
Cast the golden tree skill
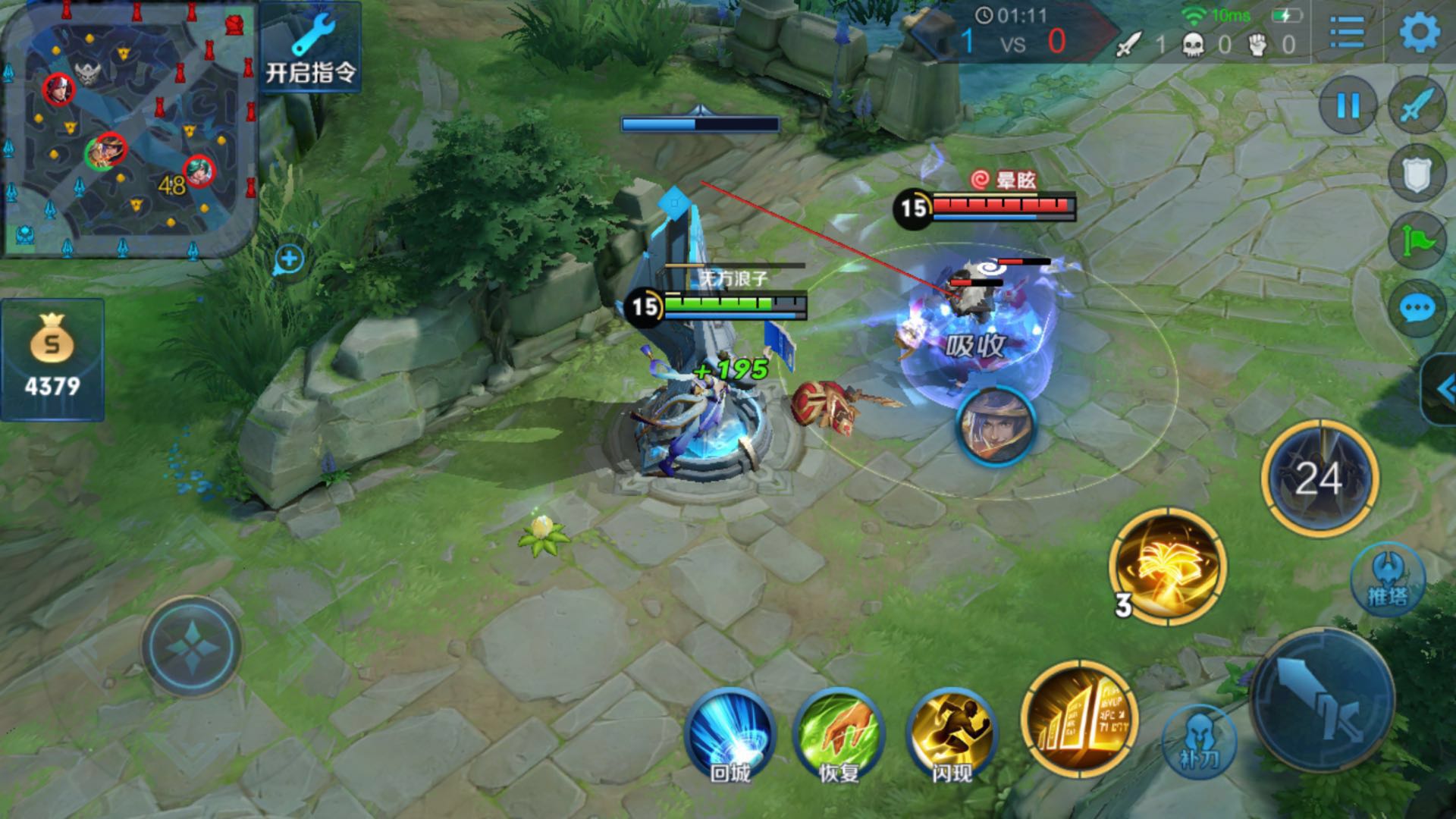click(x=1167, y=567)
